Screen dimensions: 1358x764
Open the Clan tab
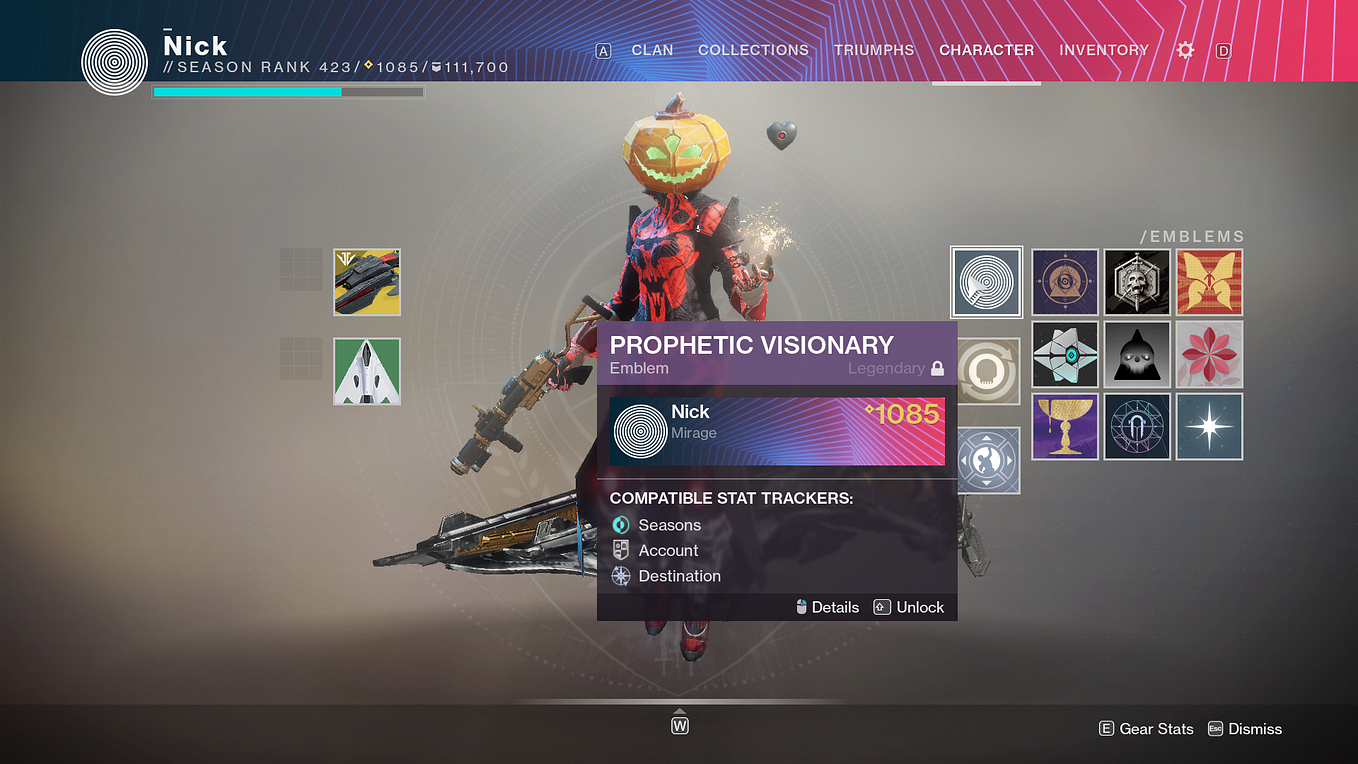(x=652, y=50)
